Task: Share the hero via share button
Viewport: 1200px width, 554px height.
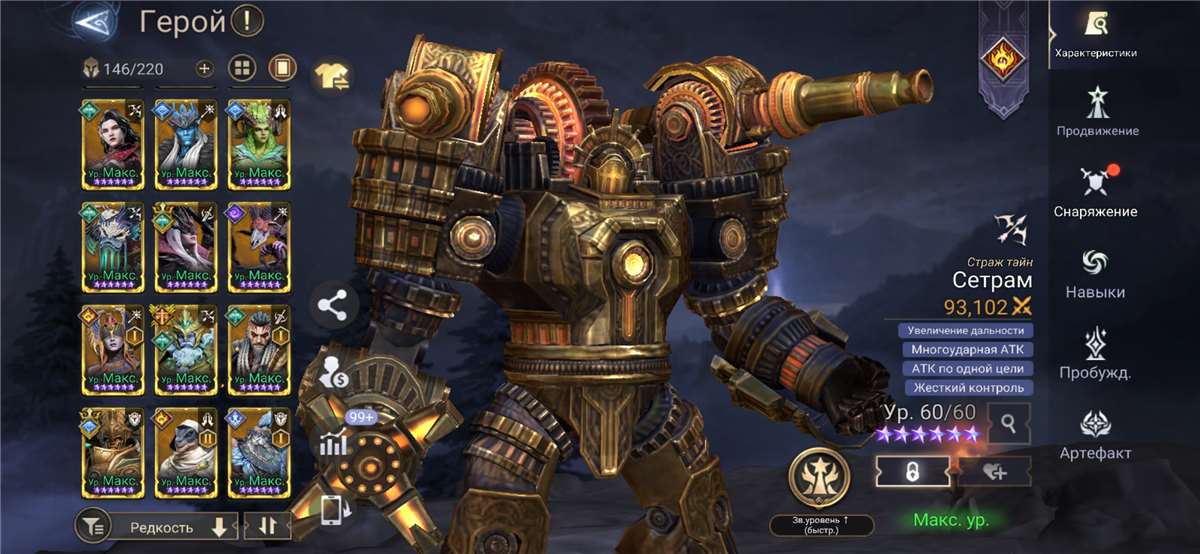Action: (x=334, y=306)
